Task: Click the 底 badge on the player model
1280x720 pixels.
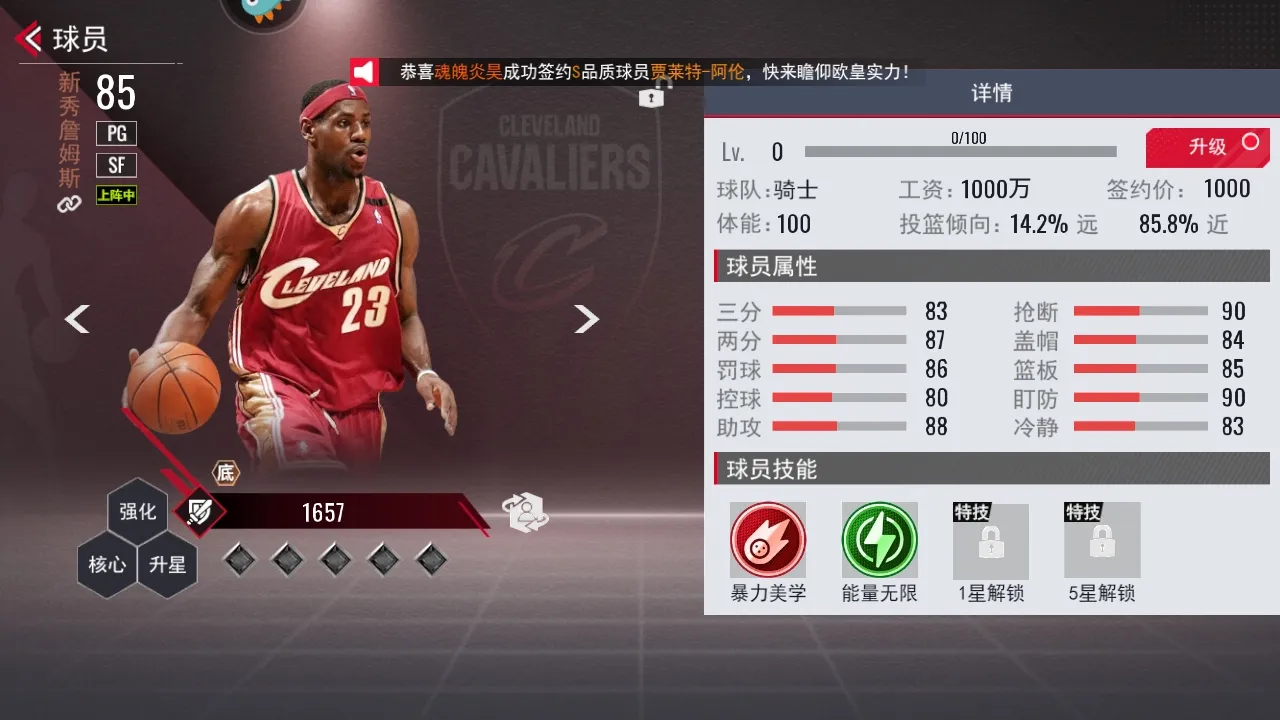Action: tap(226, 473)
